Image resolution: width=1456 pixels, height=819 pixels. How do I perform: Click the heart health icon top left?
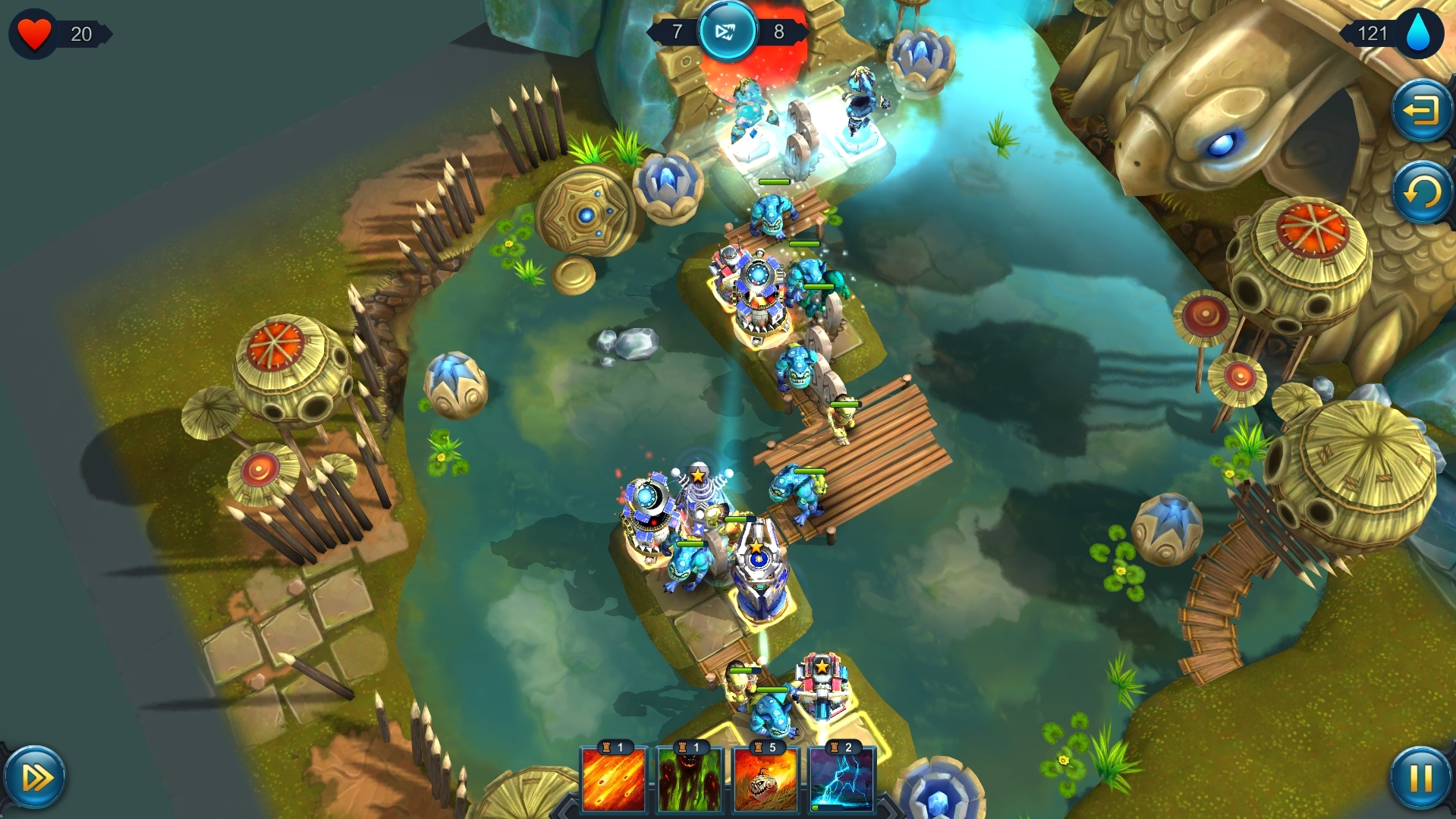click(34, 33)
